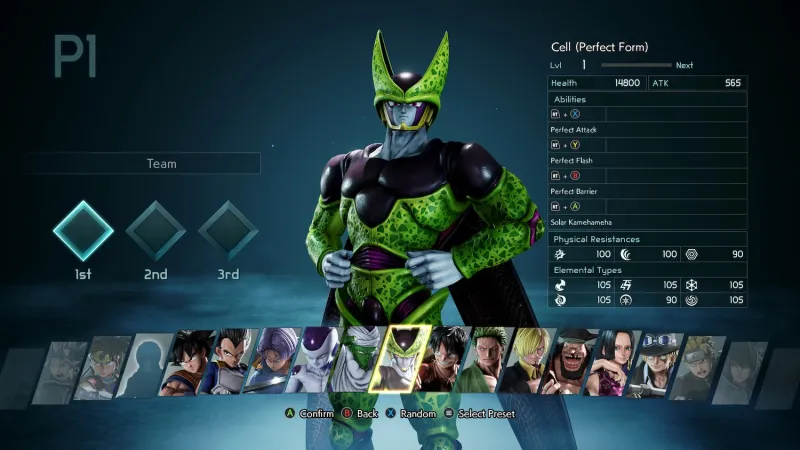
Task: Choose the 2nd team slot diamond
Action: point(155,231)
